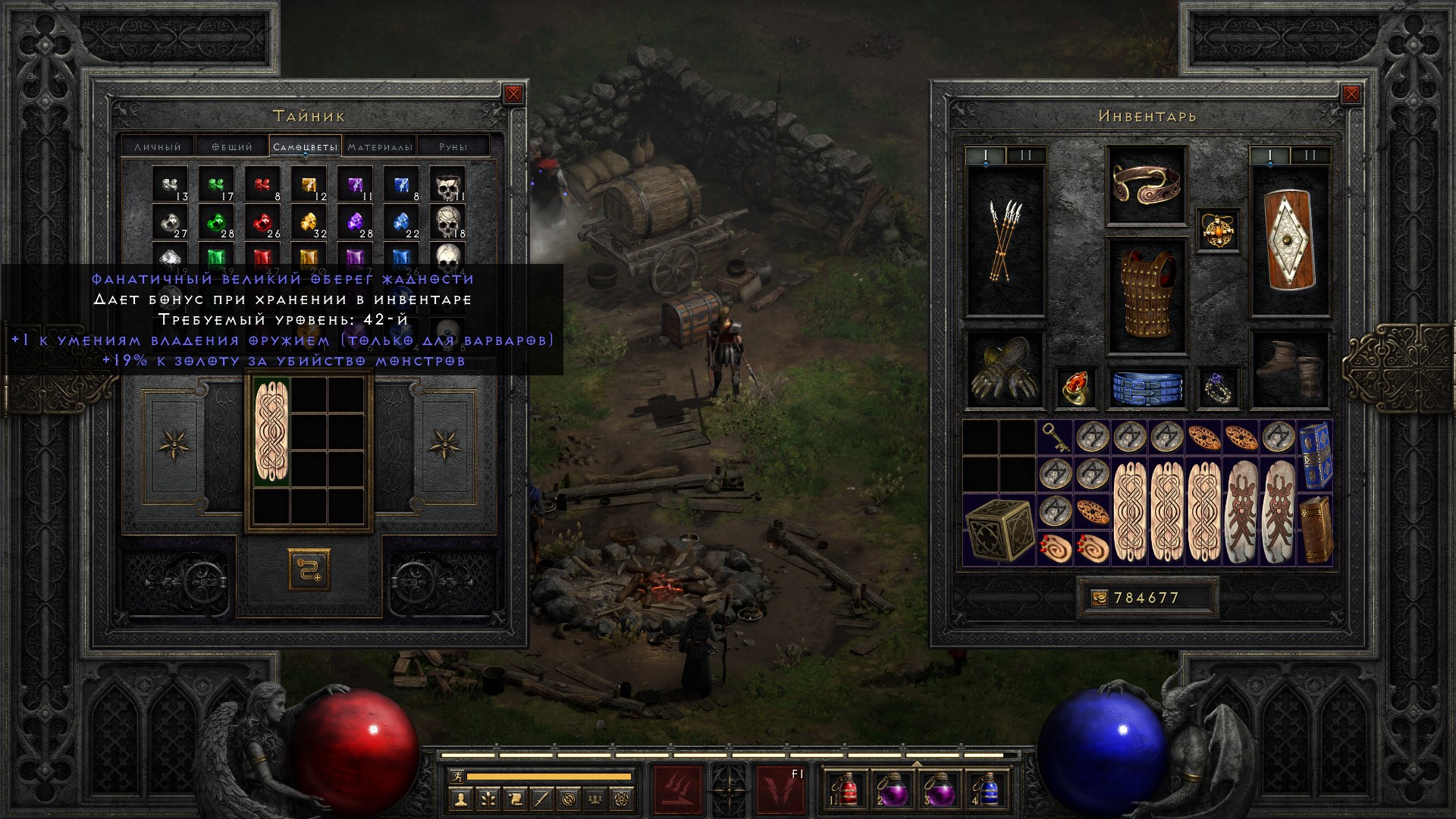Close the Тайник stash window
This screenshot has width=1456, height=819.
513,94
